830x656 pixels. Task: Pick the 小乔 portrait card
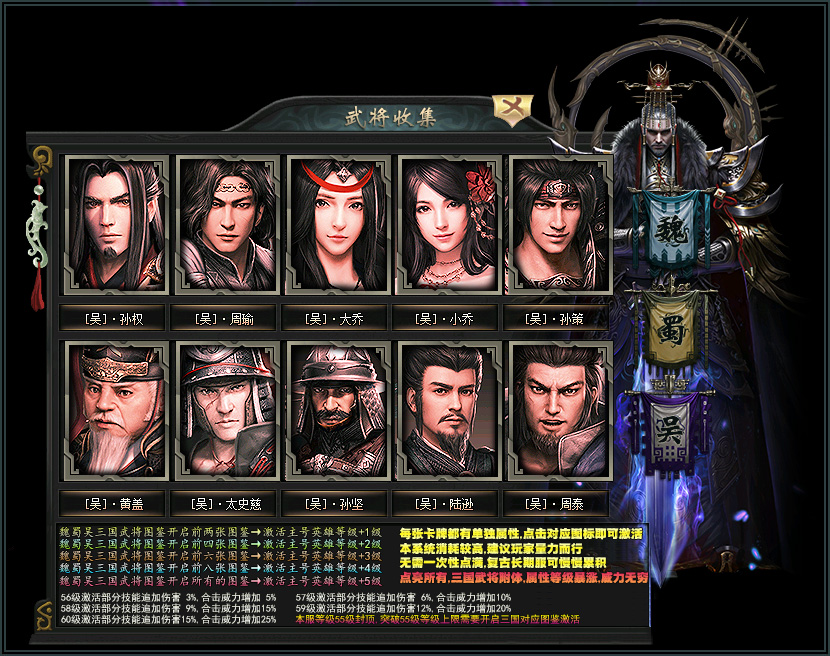(x=449, y=224)
